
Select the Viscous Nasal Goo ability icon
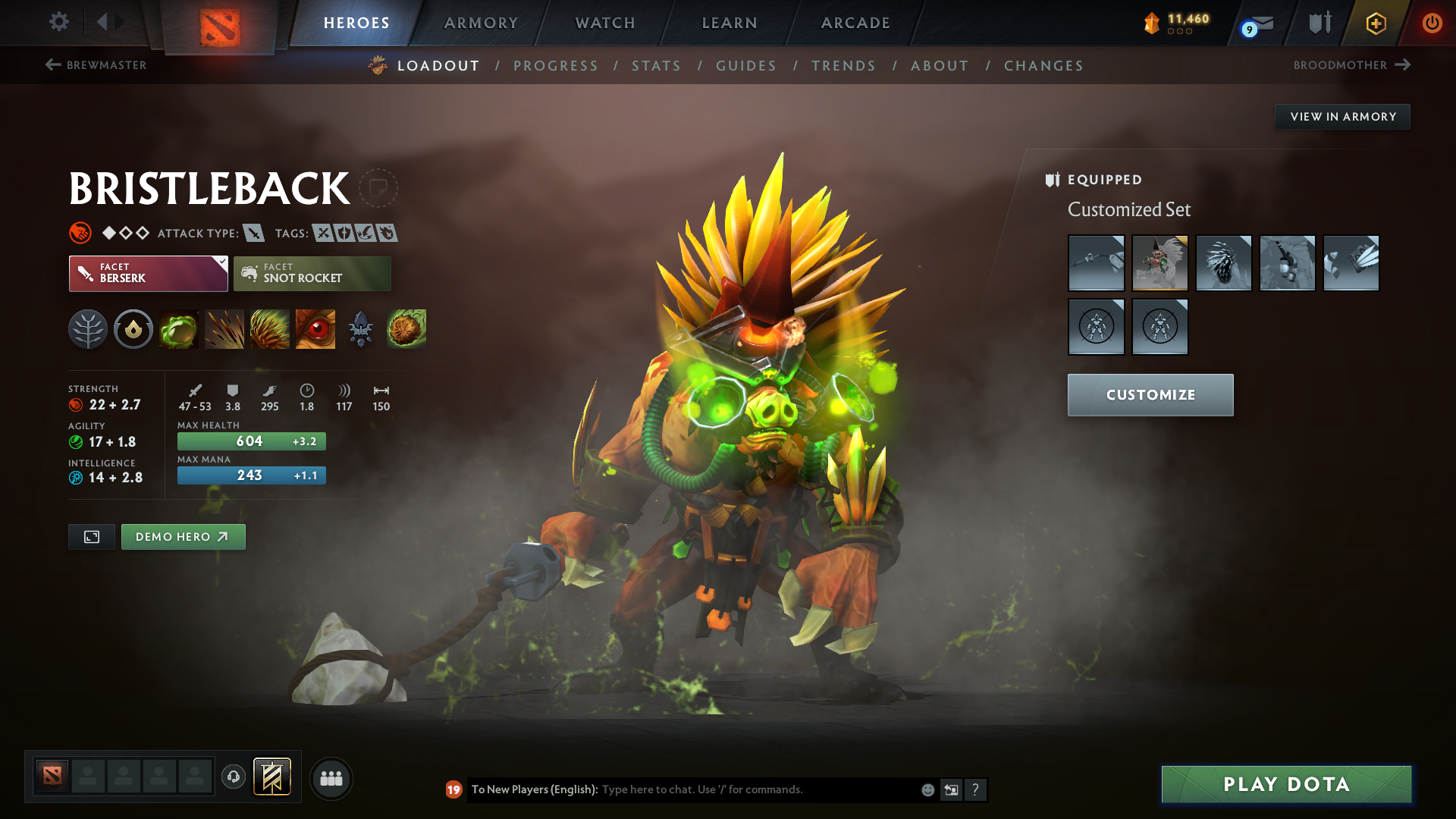[178, 329]
